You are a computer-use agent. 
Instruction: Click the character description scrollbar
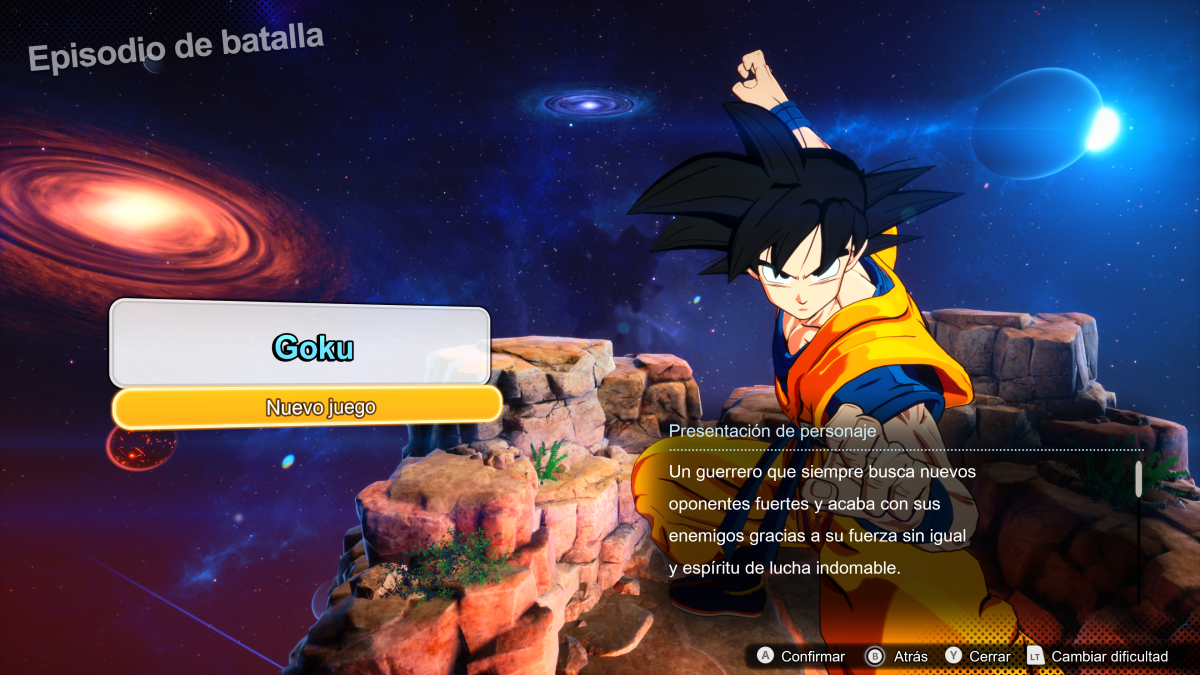(x=1138, y=480)
